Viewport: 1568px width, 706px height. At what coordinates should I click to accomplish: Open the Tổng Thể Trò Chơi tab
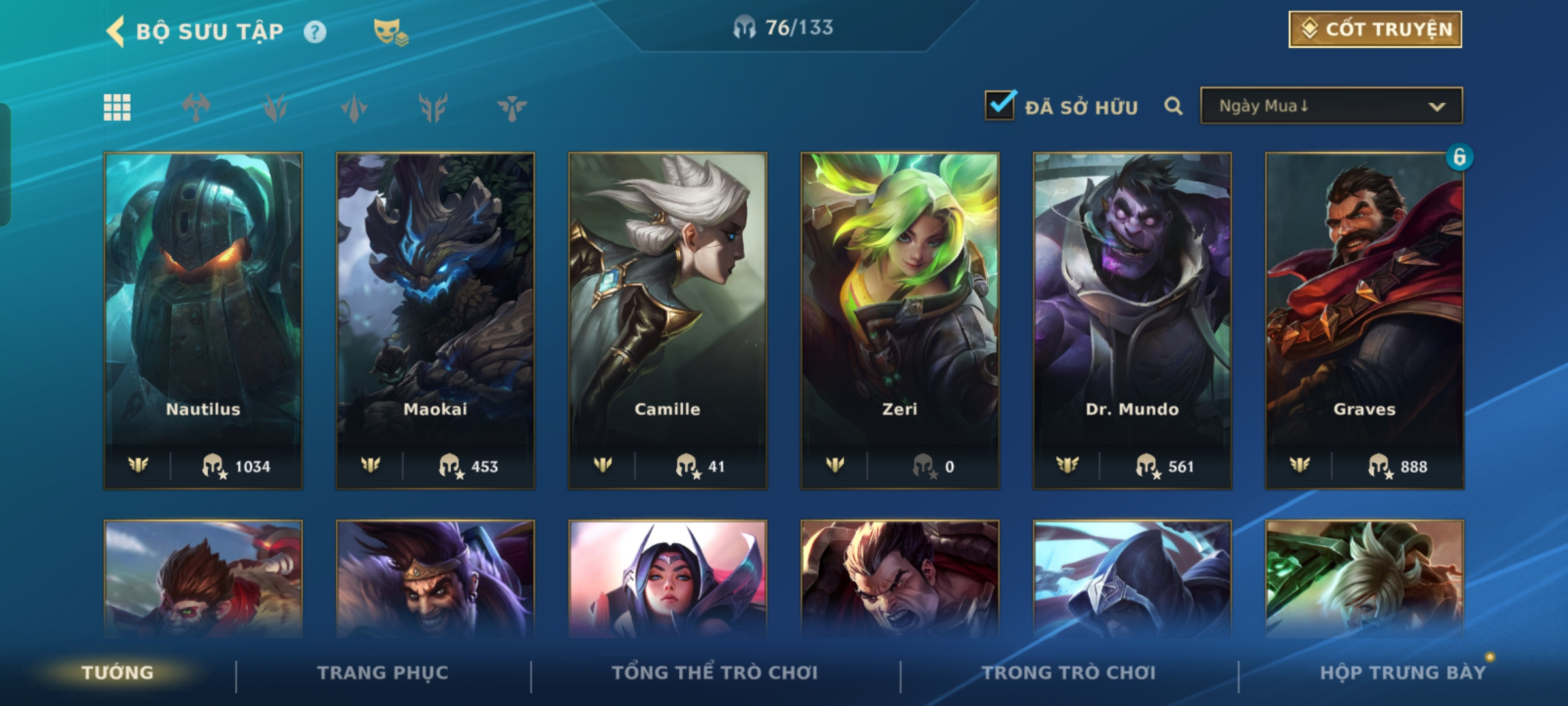[715, 673]
